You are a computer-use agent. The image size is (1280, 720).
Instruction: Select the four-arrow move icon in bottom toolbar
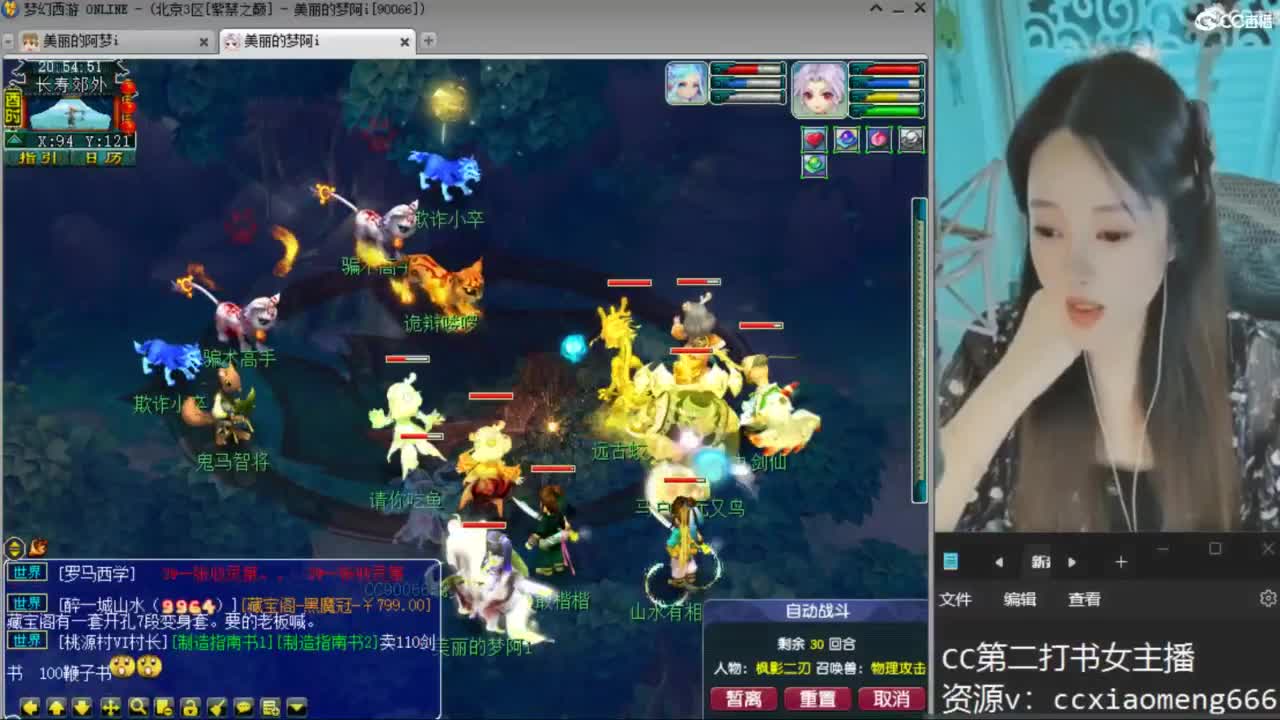[111, 705]
